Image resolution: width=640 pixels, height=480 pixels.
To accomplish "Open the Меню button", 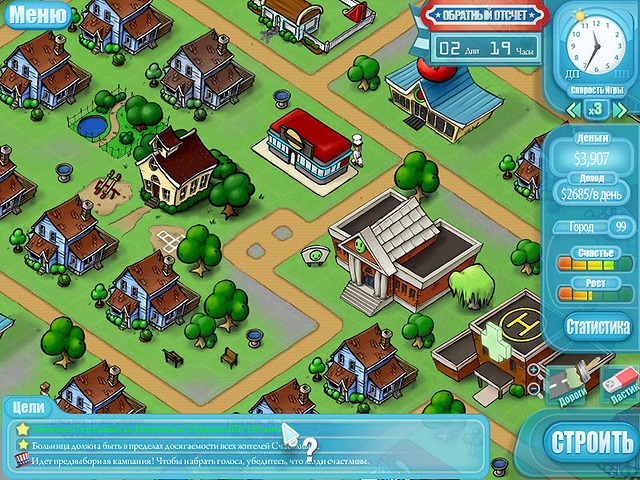I will coord(37,15).
